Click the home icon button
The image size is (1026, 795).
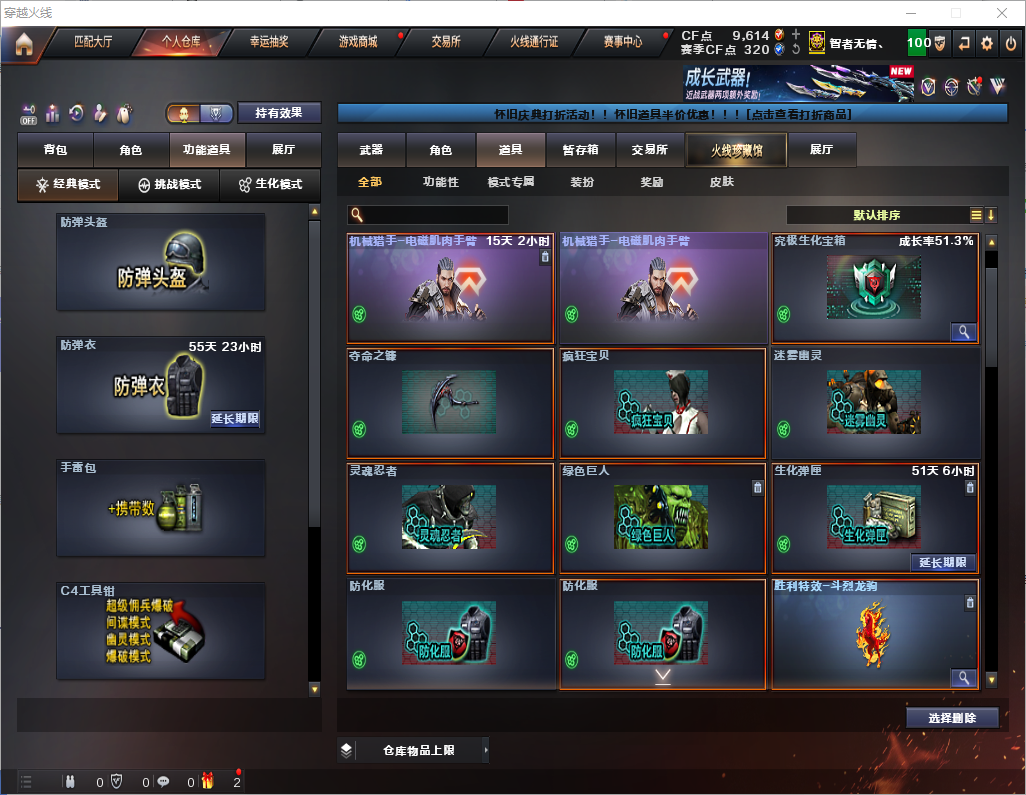[x=24, y=43]
